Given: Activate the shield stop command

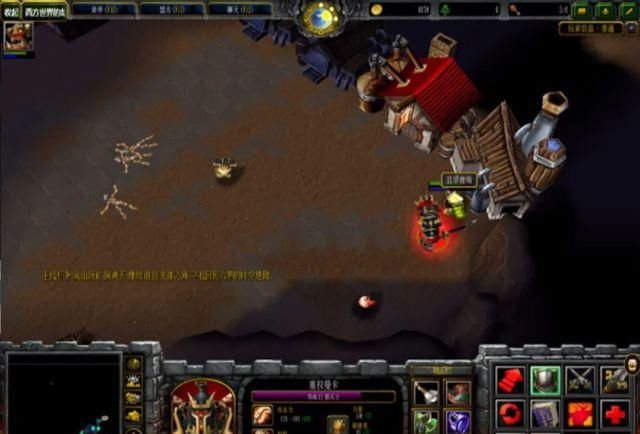Looking at the screenshot, I should tap(545, 380).
